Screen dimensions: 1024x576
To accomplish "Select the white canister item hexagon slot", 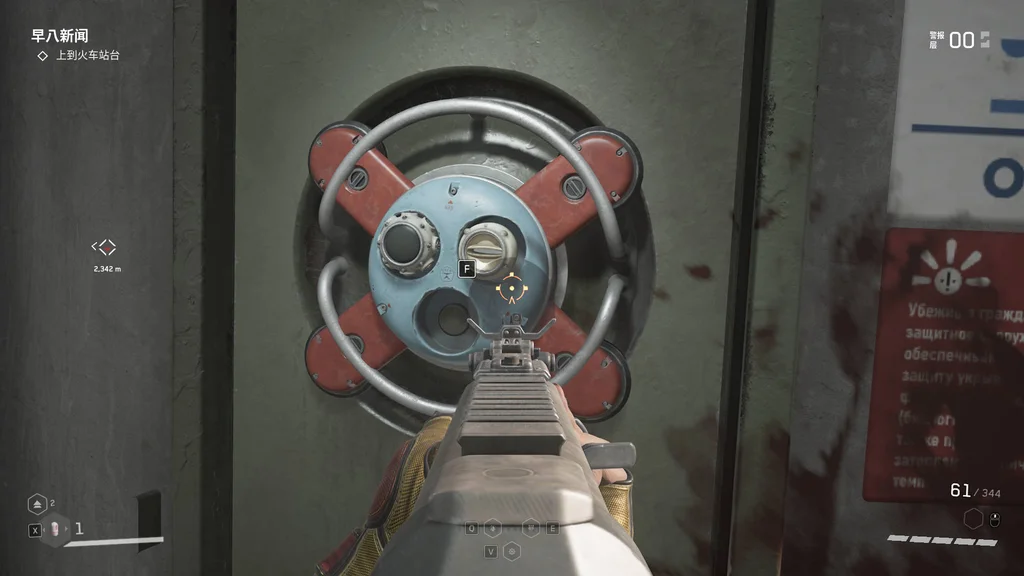I will pos(57,529).
